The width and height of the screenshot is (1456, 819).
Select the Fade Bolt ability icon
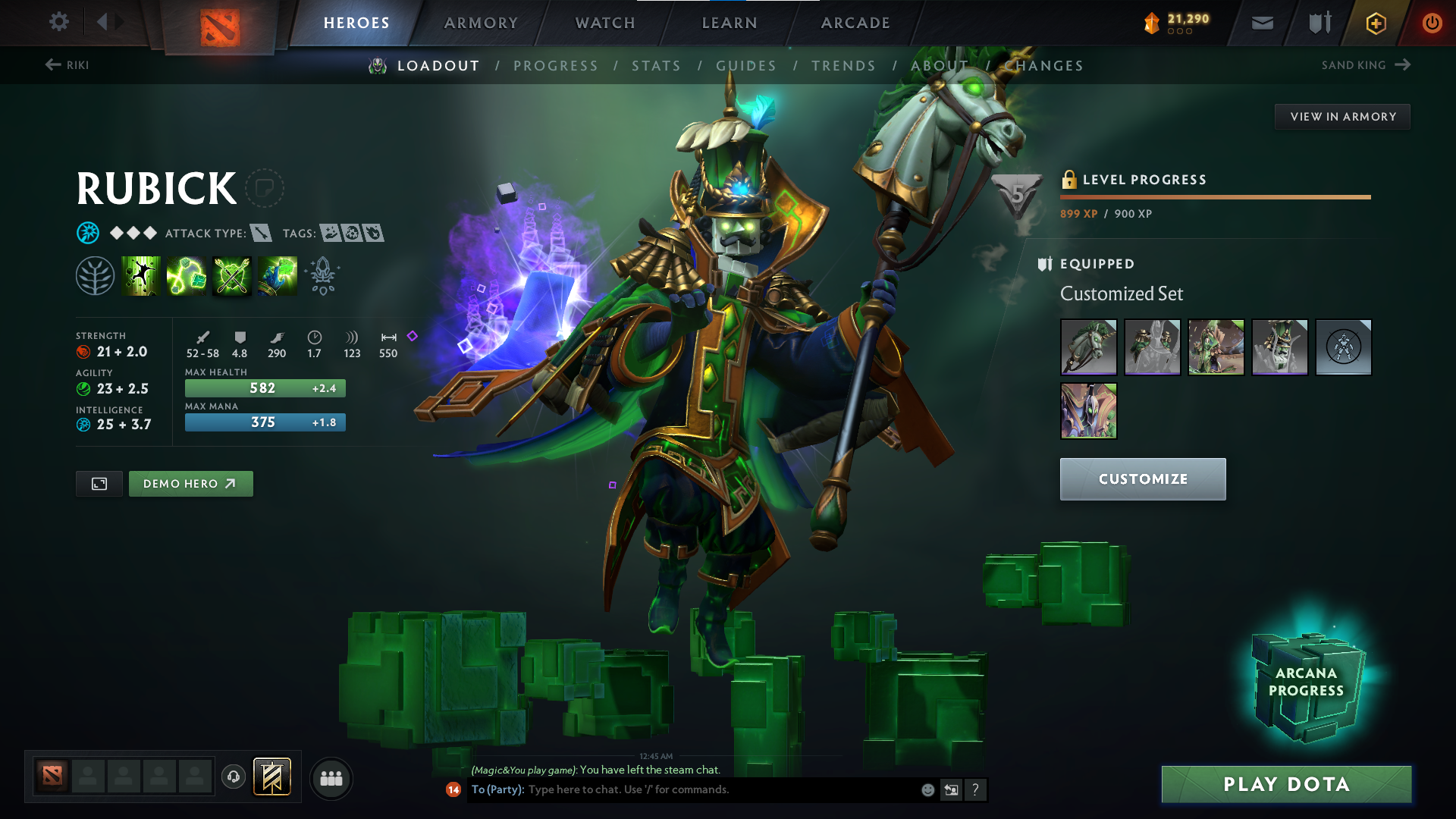[x=187, y=275]
